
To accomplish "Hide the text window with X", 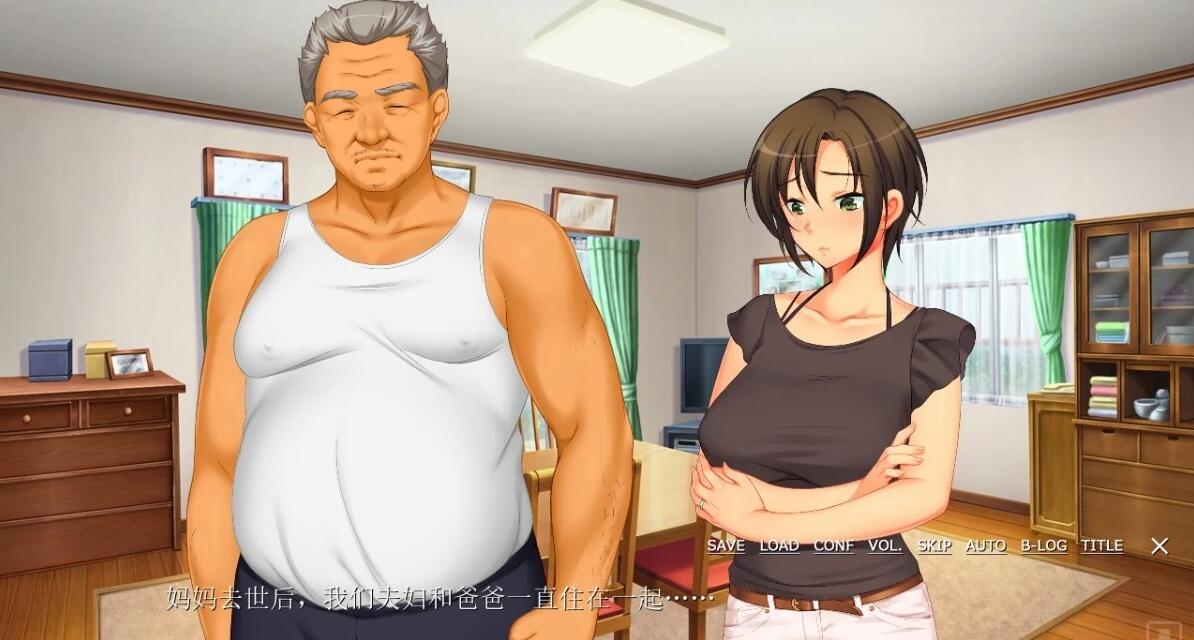I will pyautogui.click(x=1159, y=546).
